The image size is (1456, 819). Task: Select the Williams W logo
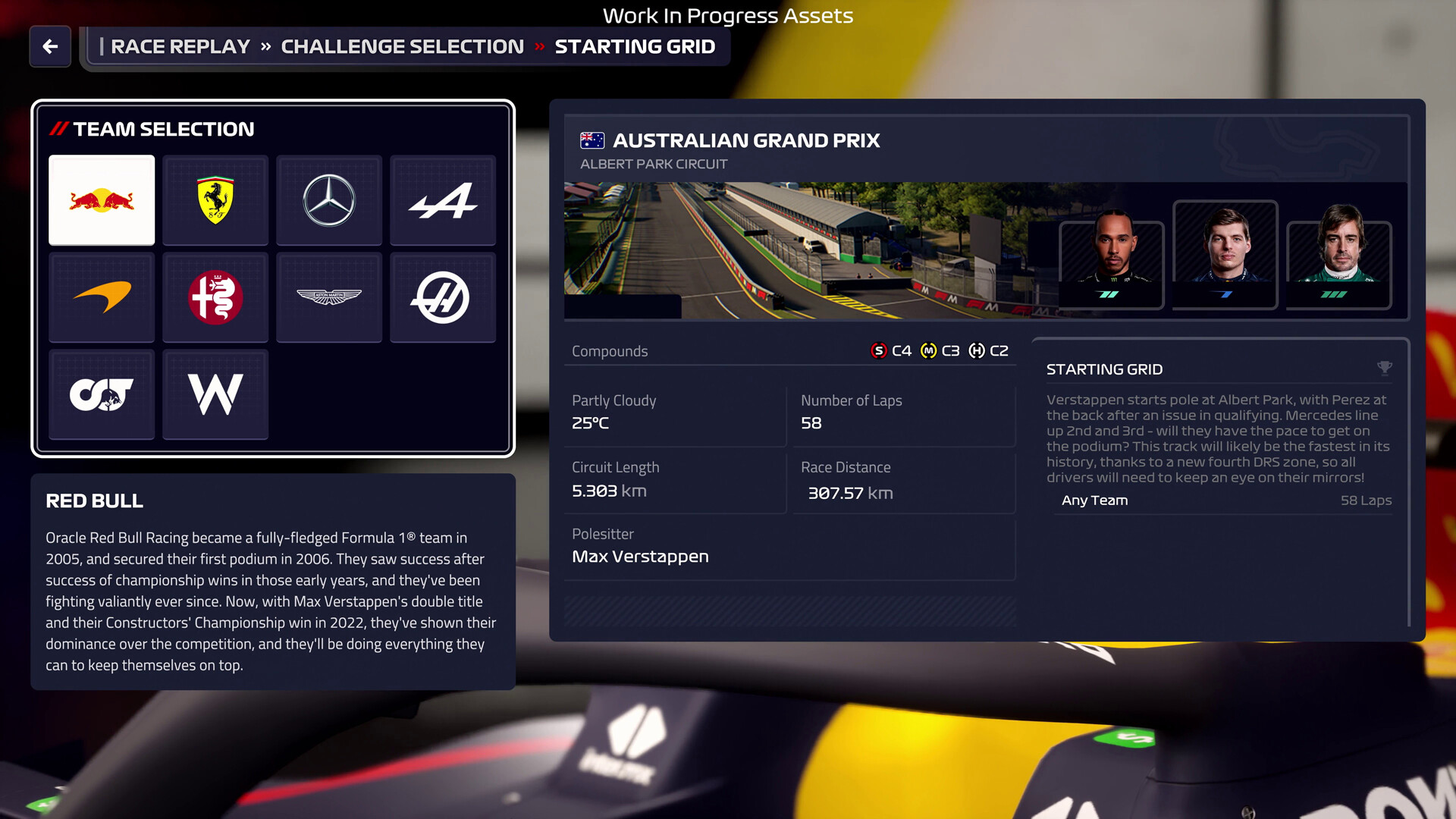[x=215, y=394]
